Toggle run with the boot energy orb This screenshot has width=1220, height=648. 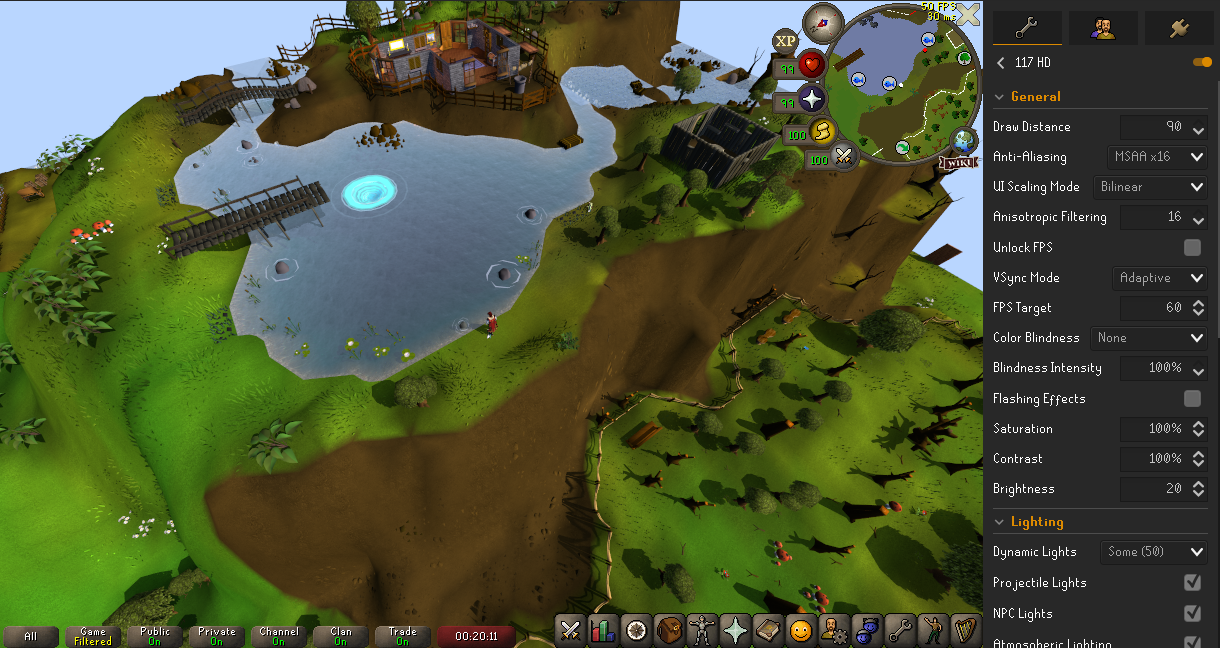coord(822,133)
